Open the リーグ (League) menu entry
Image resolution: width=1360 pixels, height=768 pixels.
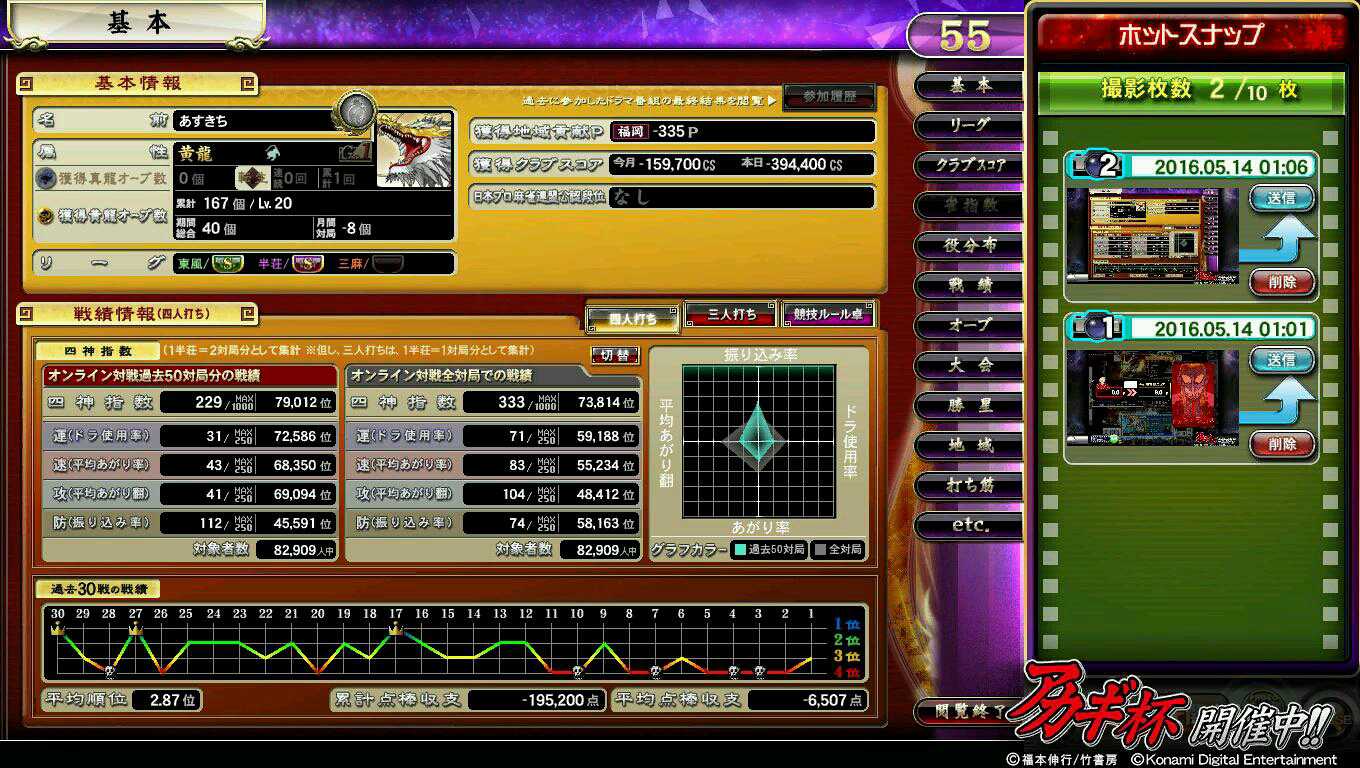click(968, 125)
